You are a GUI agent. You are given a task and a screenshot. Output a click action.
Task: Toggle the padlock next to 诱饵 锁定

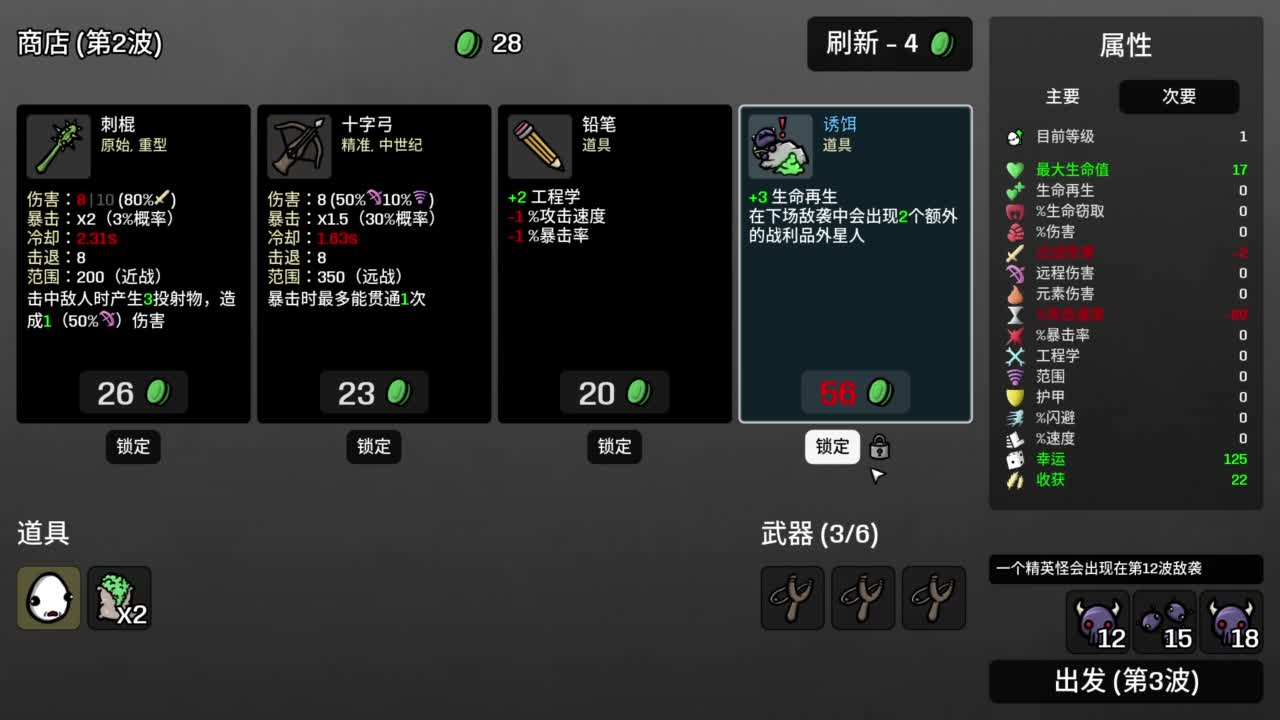point(879,447)
